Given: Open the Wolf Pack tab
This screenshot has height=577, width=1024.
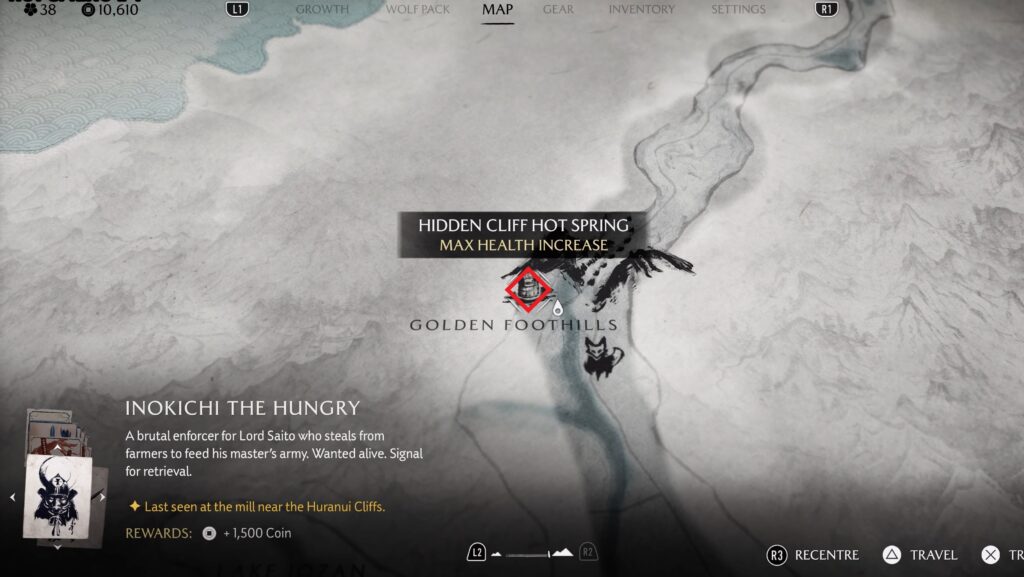Looking at the screenshot, I should pos(418,10).
